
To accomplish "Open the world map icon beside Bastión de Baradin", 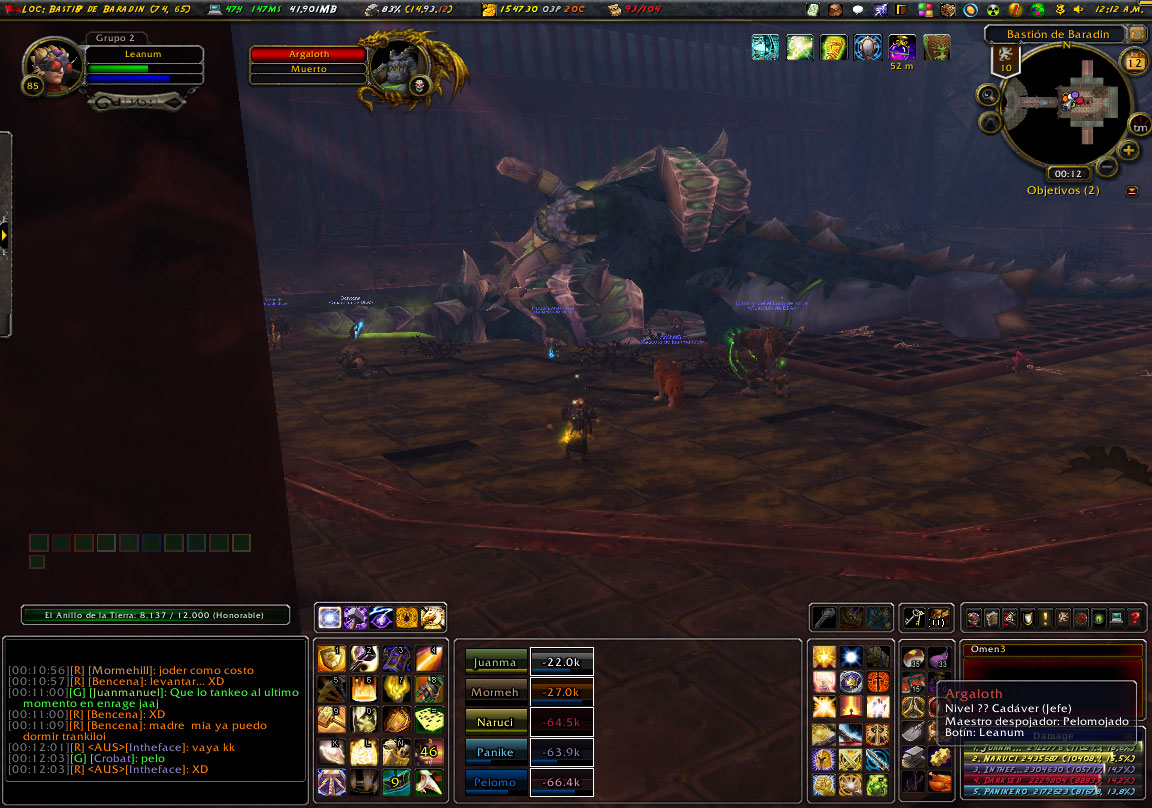I will [1136, 34].
